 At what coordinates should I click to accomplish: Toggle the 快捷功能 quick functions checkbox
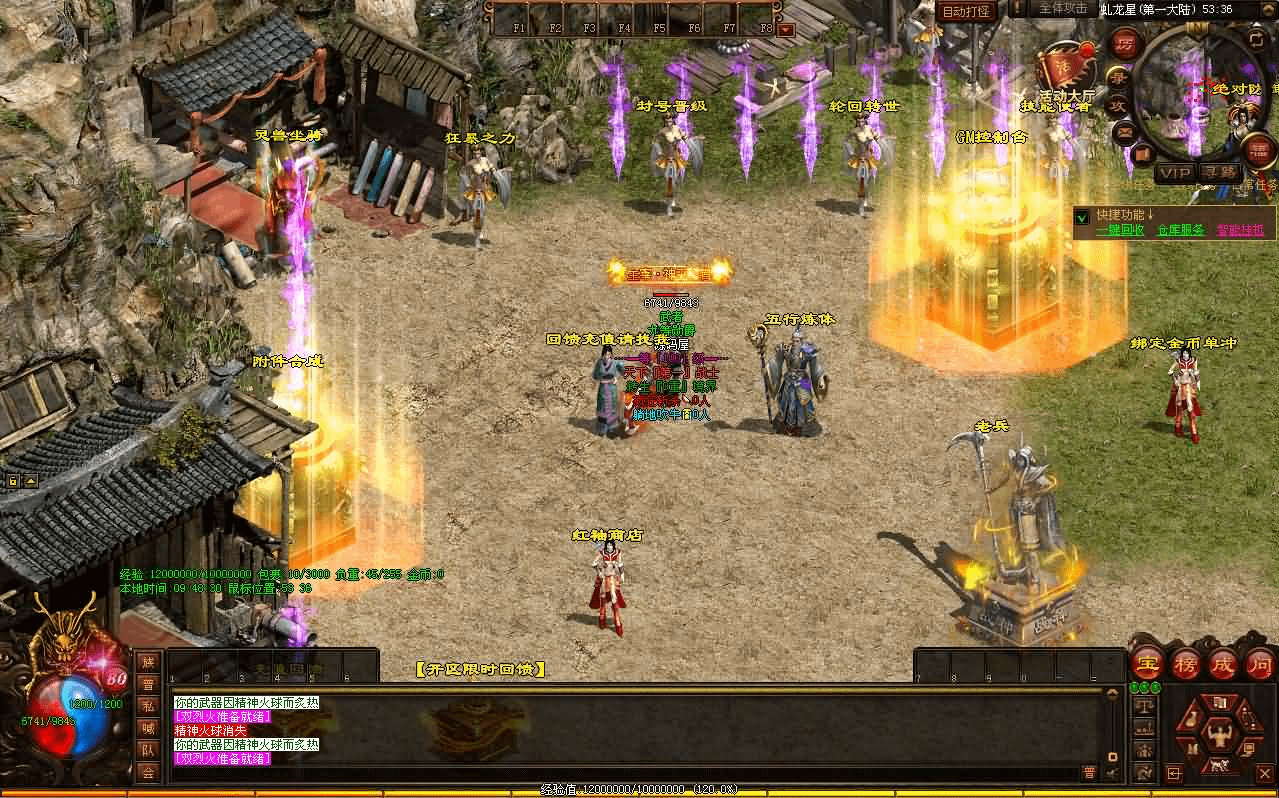[1082, 216]
